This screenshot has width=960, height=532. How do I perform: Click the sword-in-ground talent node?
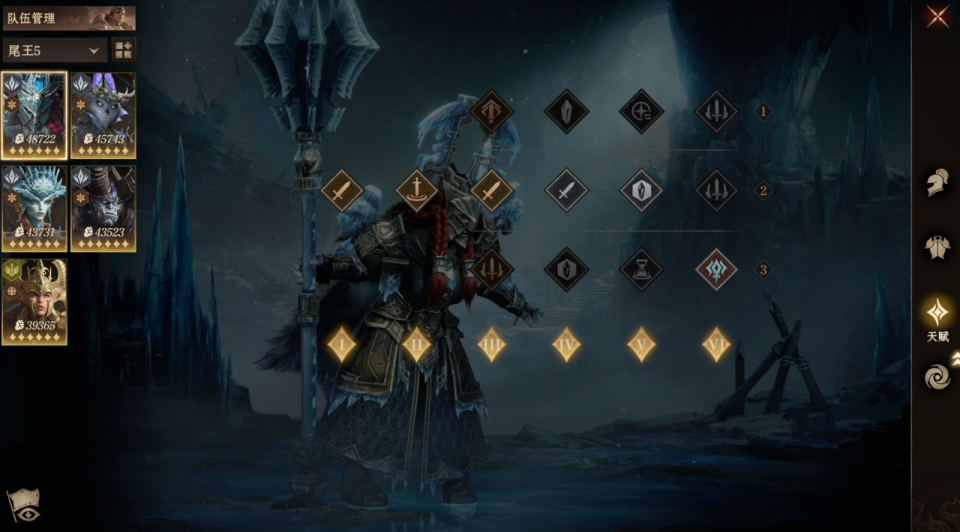click(417, 190)
